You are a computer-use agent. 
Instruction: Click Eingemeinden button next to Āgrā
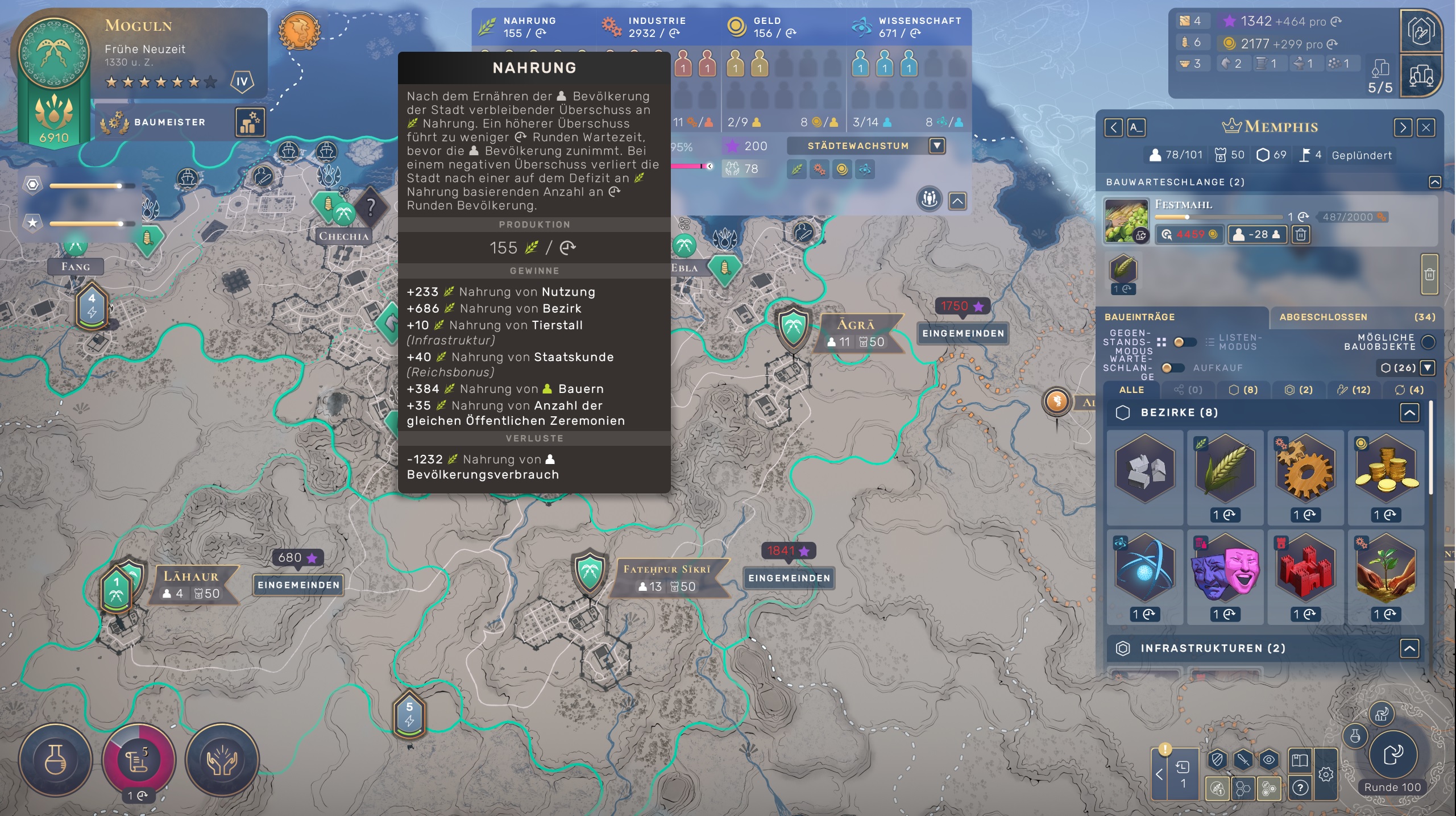pyautogui.click(x=963, y=334)
